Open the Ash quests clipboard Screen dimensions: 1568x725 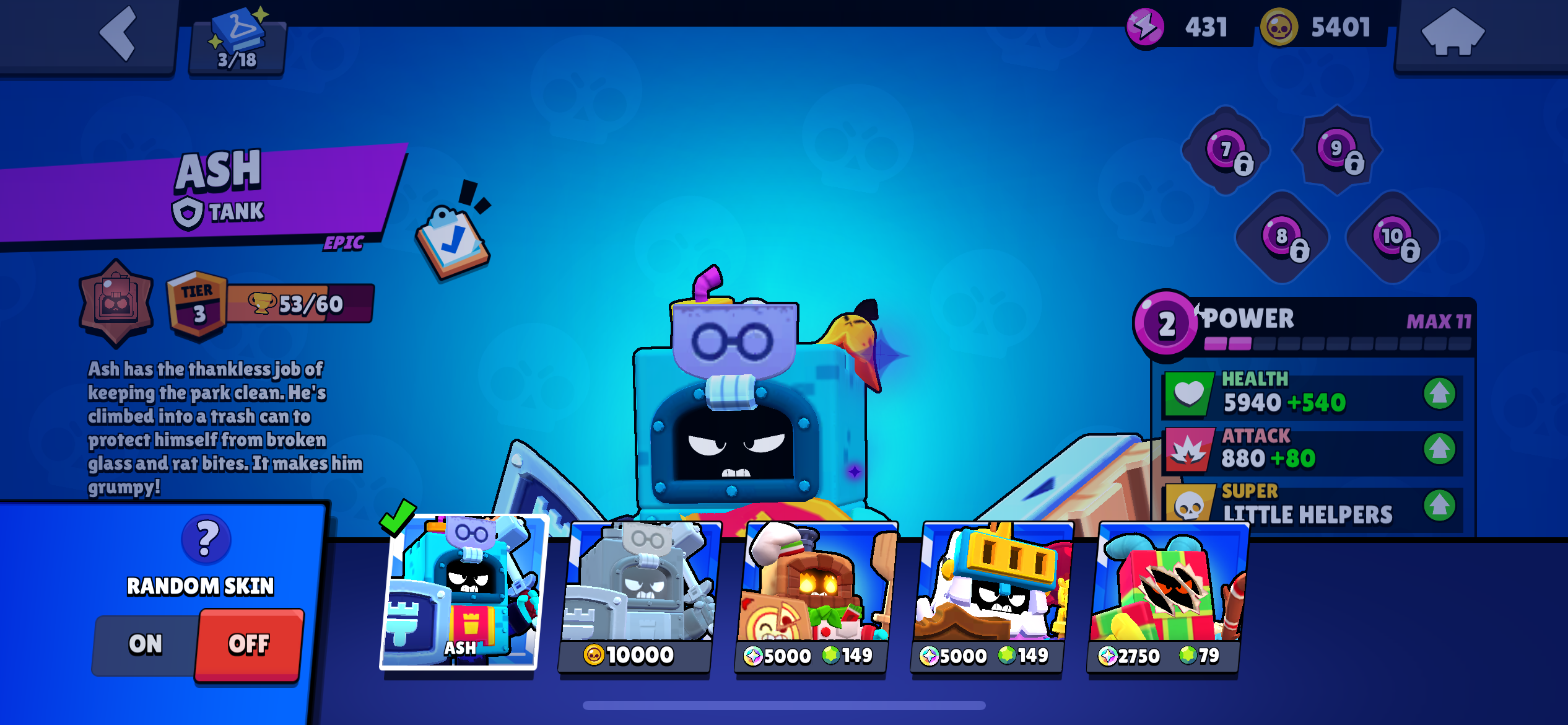tap(452, 242)
